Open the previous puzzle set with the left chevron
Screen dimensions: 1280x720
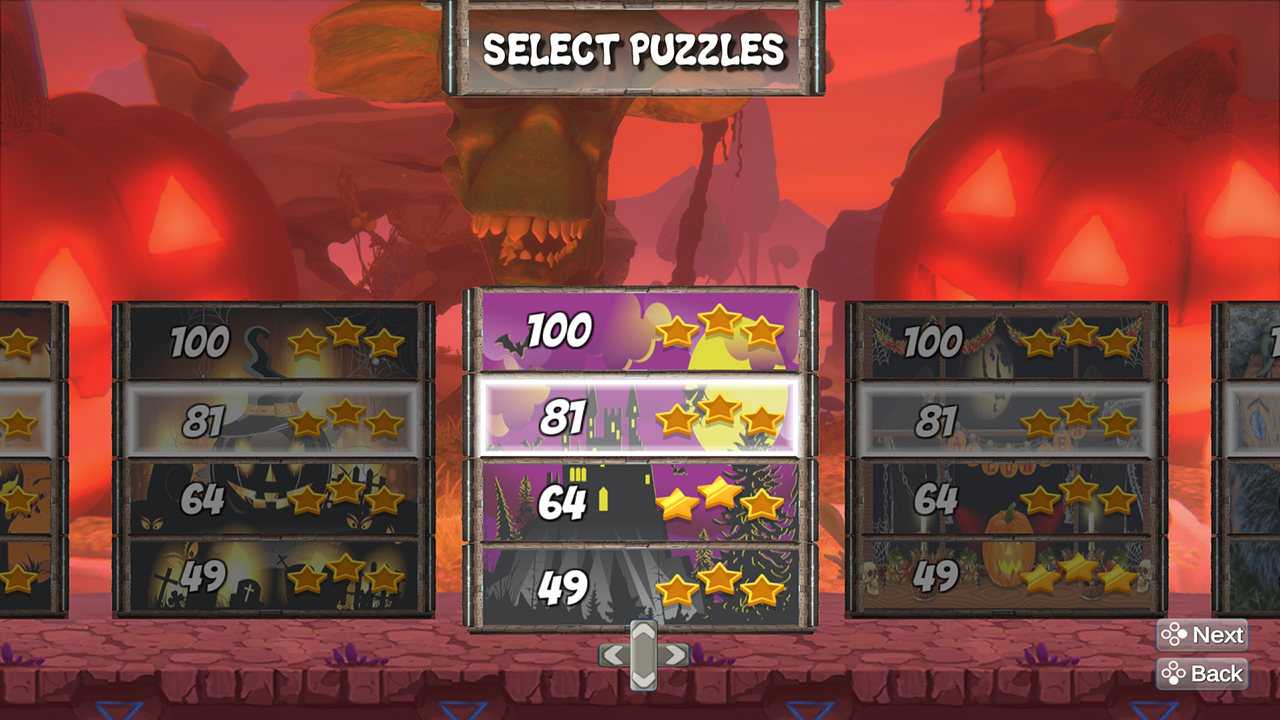613,654
